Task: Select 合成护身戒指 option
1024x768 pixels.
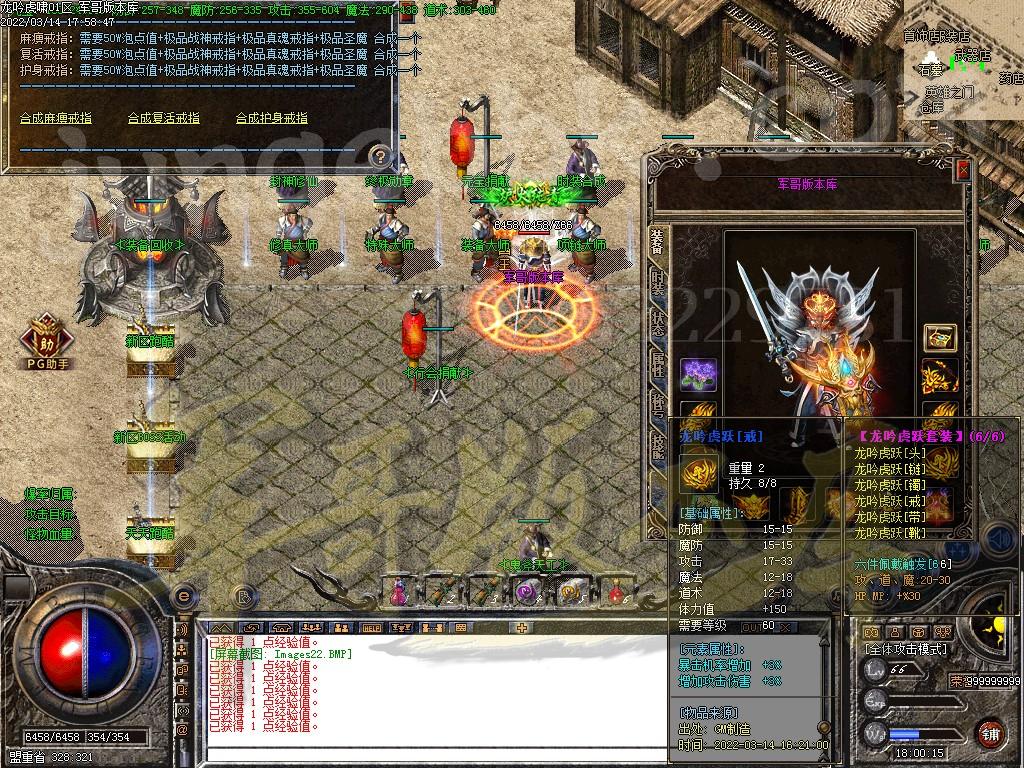Action: click(x=272, y=118)
